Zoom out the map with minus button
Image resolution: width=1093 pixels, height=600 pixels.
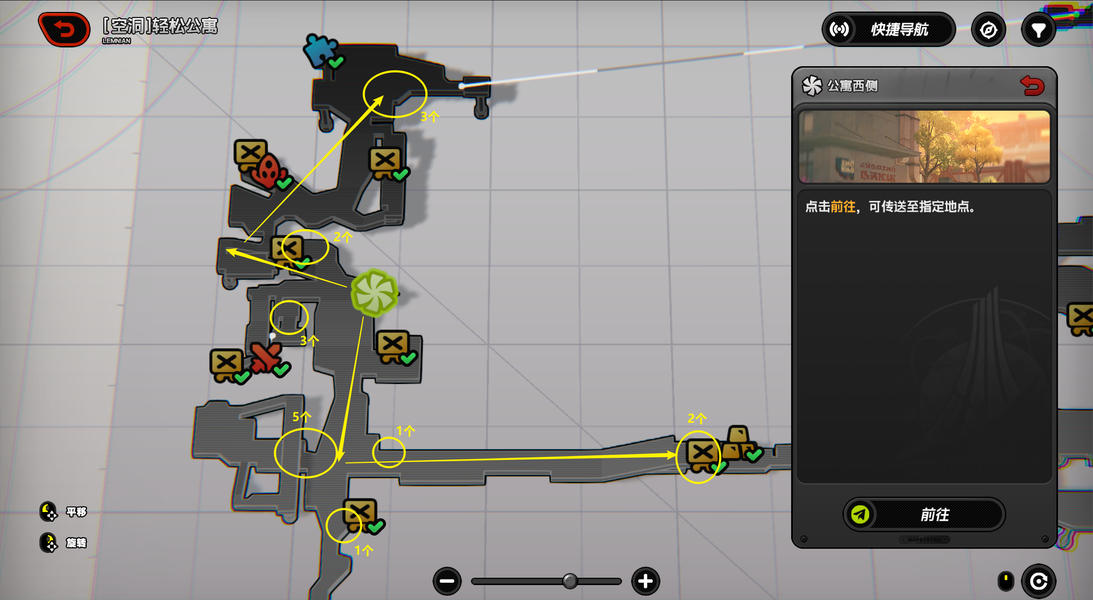448,581
